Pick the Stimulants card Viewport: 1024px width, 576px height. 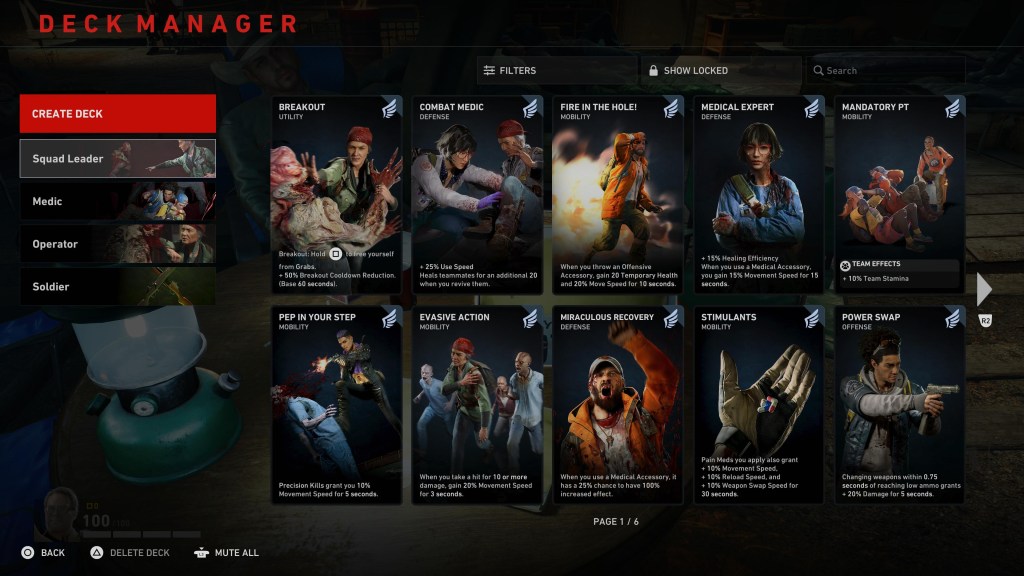point(759,405)
